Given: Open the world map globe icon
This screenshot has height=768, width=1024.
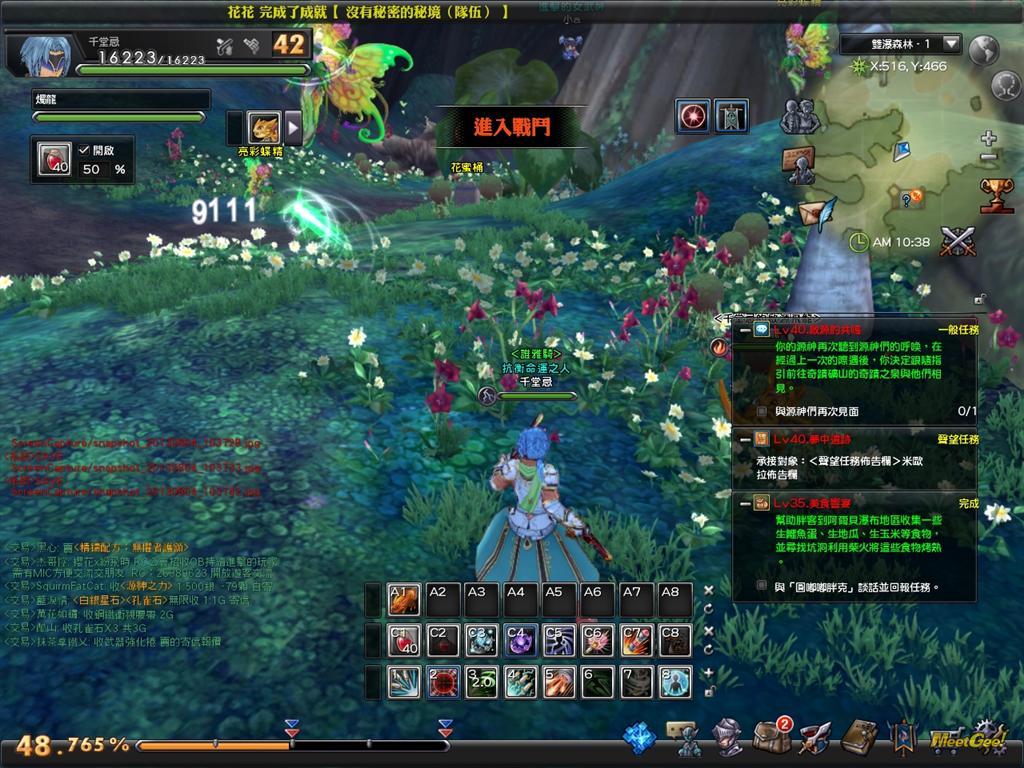Looking at the screenshot, I should click(x=985, y=48).
